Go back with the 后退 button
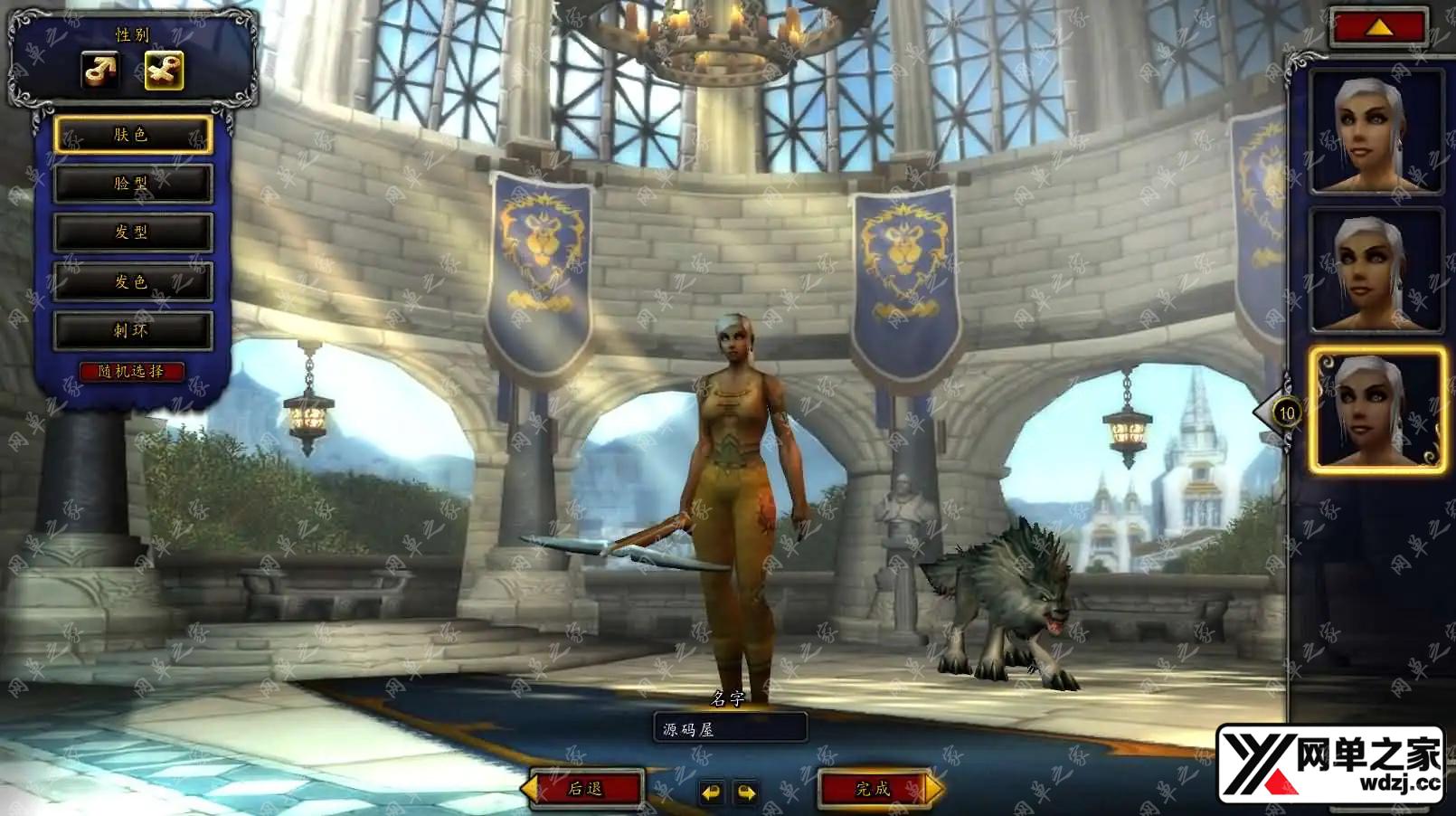The width and height of the screenshot is (1456, 816). tap(586, 789)
